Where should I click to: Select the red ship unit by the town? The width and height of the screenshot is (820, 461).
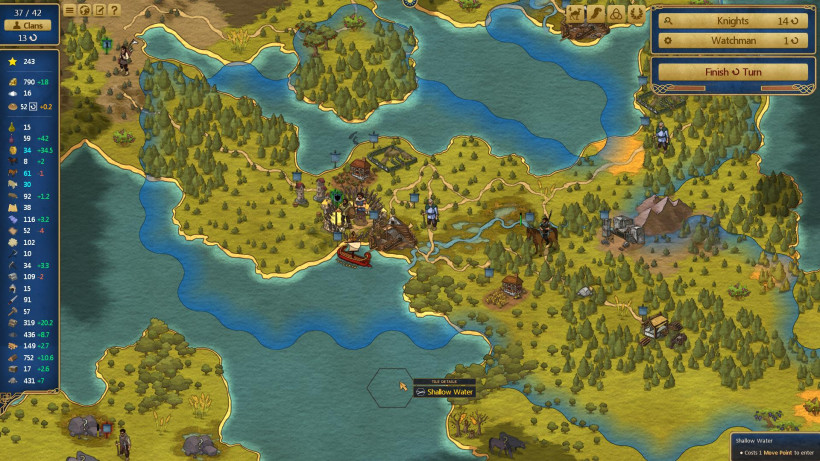[x=352, y=254]
